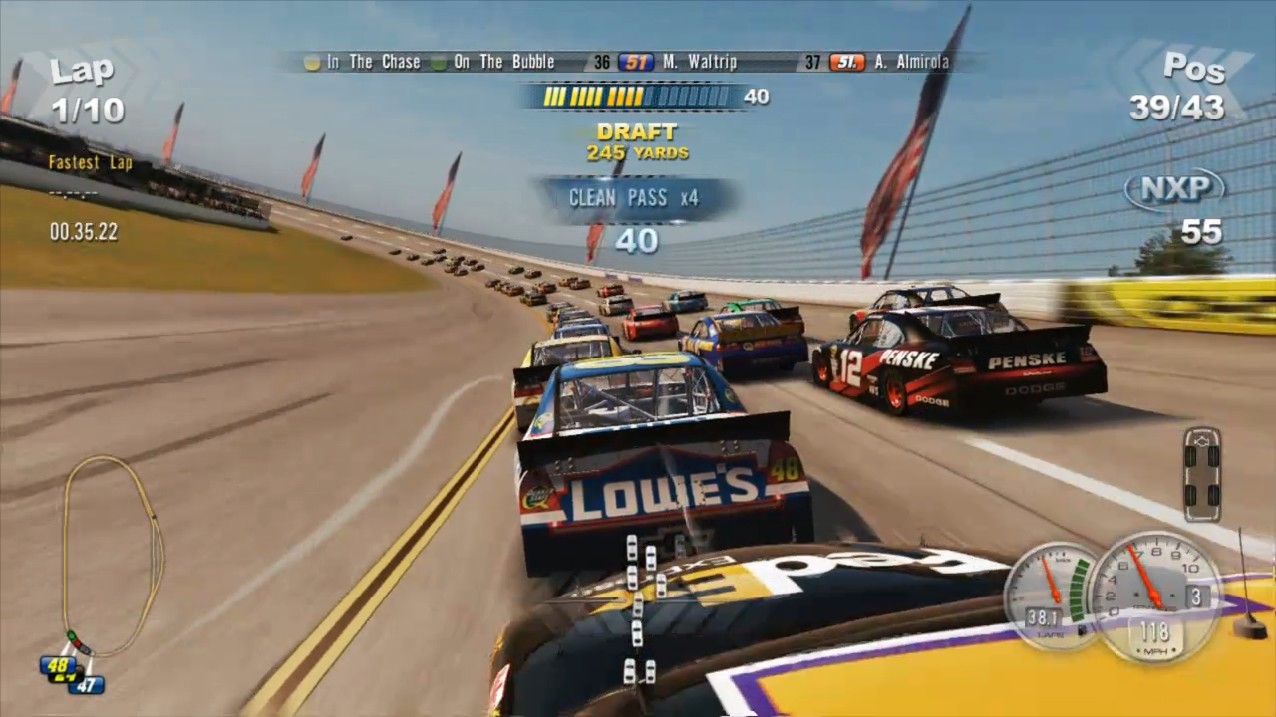The height and width of the screenshot is (717, 1276).
Task: Select A. Almirola in the standings ticker
Action: click(911, 62)
